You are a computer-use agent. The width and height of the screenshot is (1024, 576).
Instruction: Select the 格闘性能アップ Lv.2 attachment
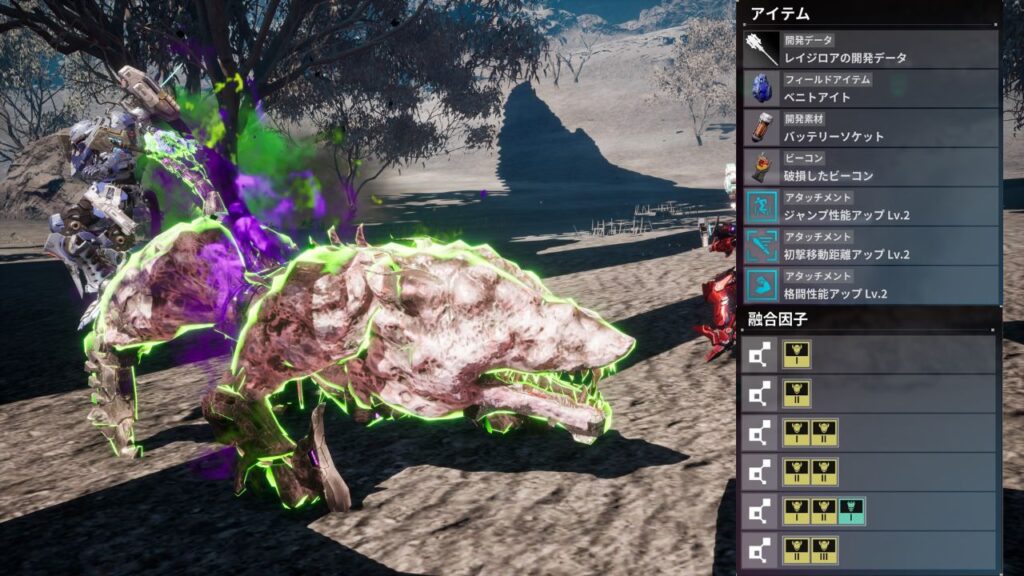[870, 285]
